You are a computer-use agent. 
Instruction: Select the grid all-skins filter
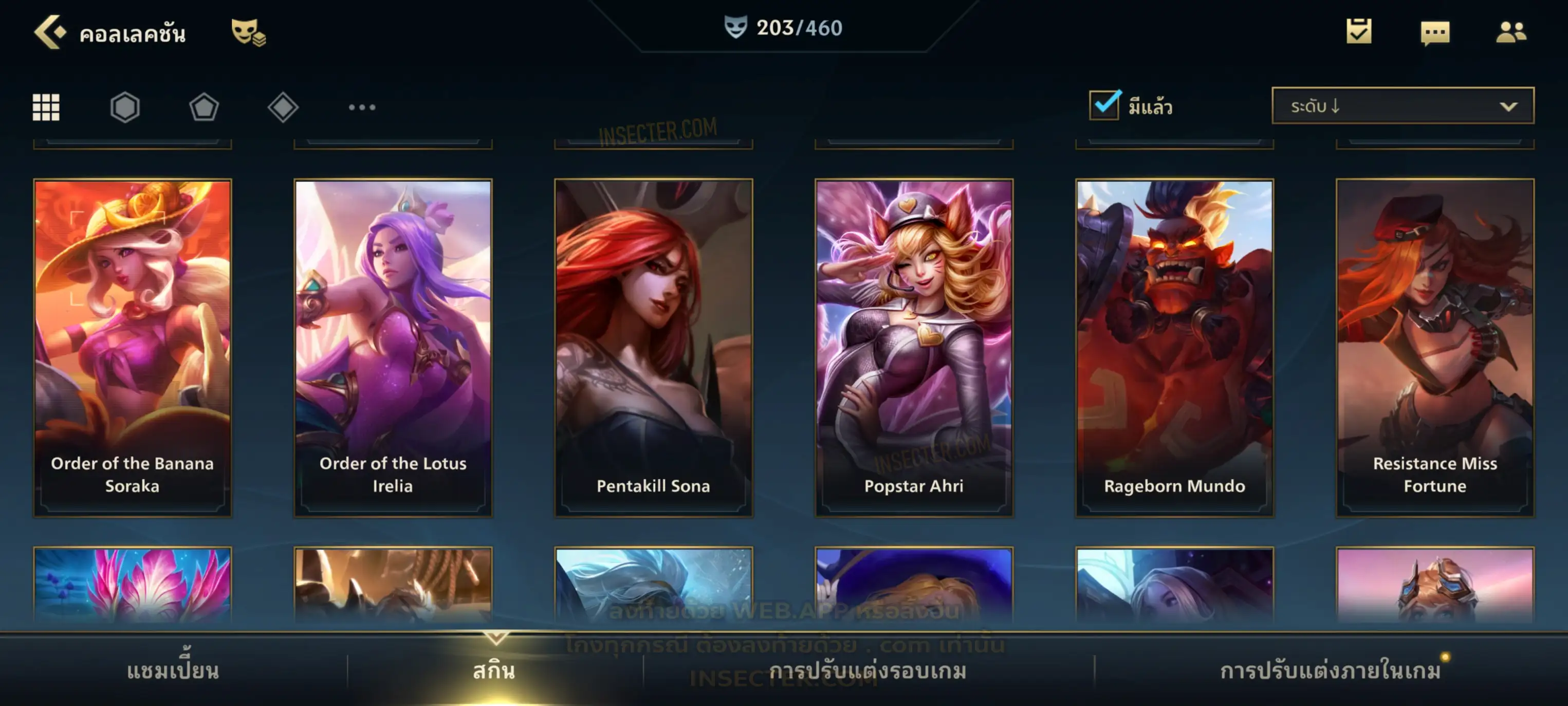point(46,107)
